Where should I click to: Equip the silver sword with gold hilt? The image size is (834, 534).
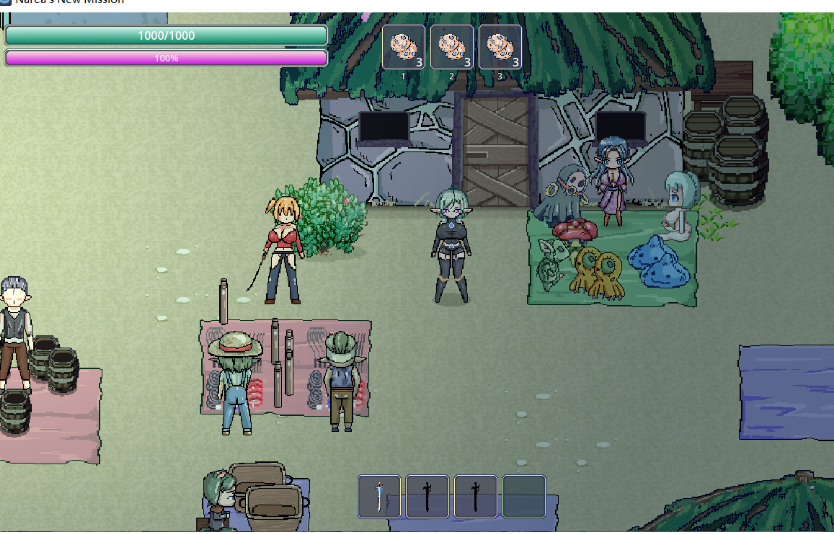(380, 496)
